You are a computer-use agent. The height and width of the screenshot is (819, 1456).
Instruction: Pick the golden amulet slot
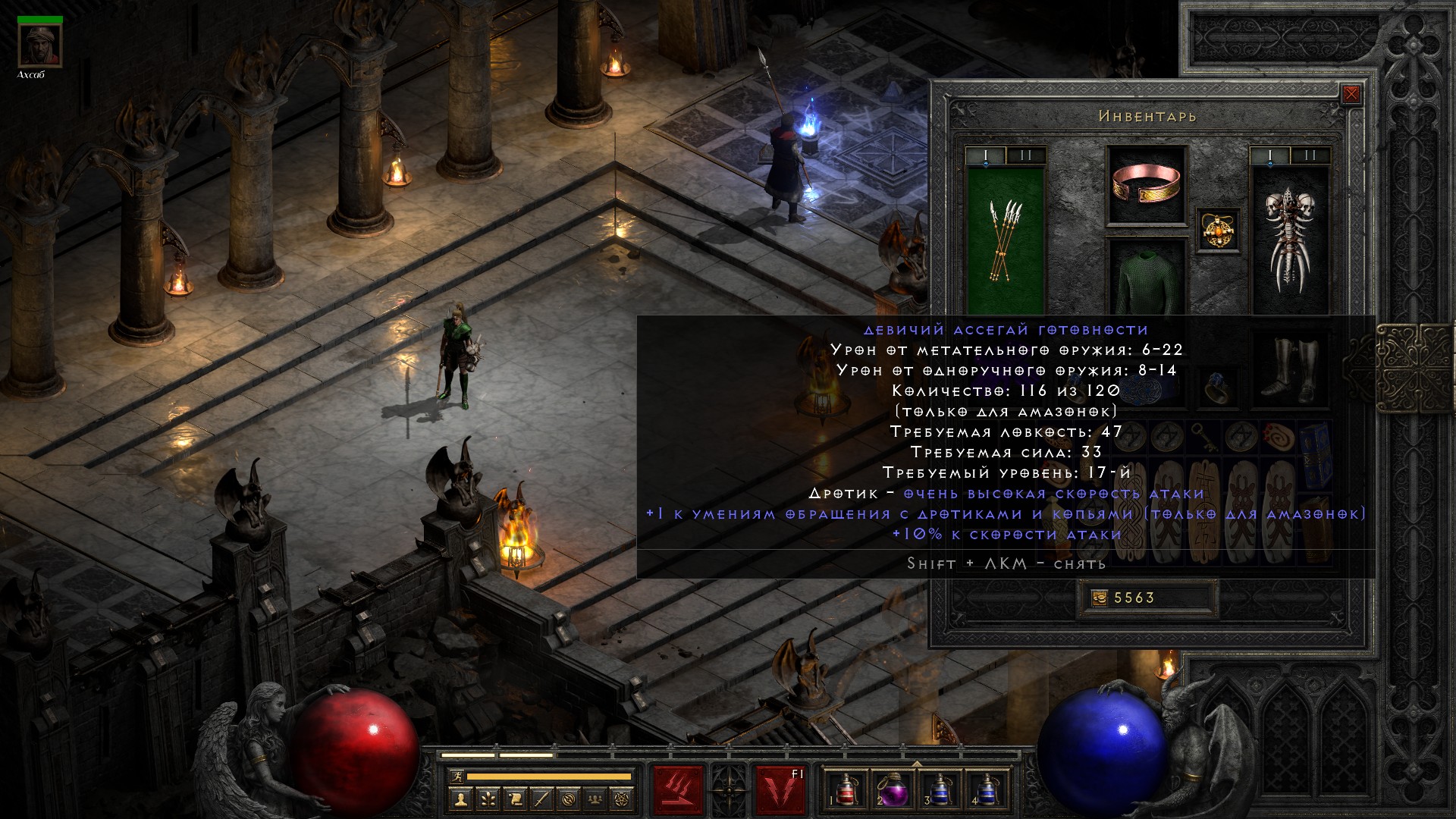coord(1219,230)
